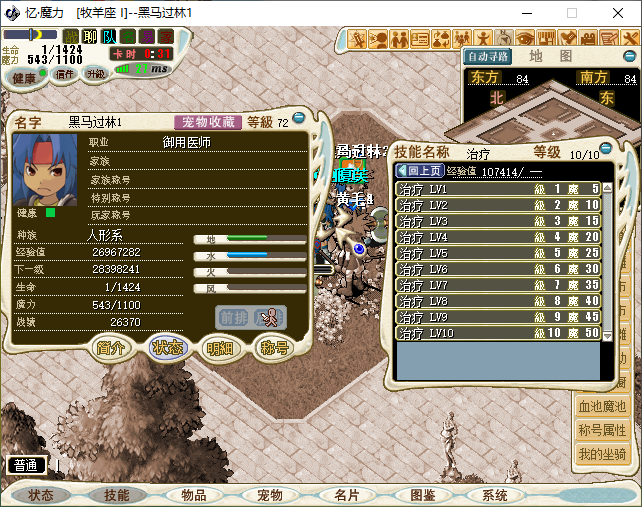Open the 物品 items menu

[x=194, y=495]
